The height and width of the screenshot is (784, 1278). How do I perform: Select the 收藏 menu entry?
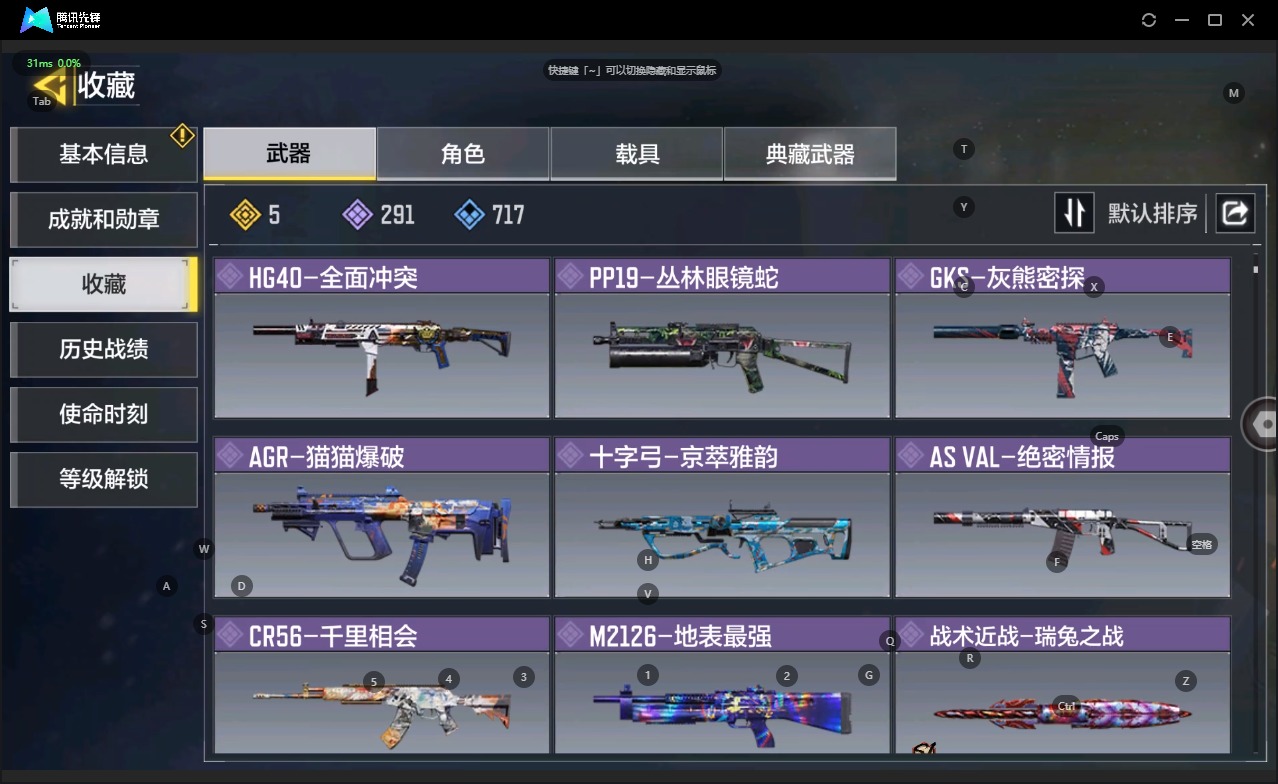tap(104, 284)
